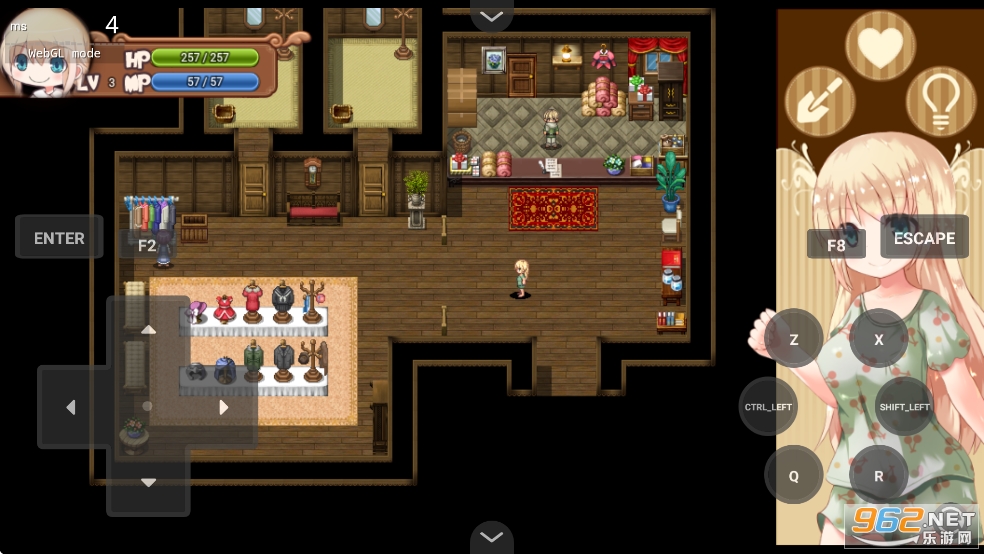Tap the round Q button
The height and width of the screenshot is (554, 984).
tap(794, 476)
